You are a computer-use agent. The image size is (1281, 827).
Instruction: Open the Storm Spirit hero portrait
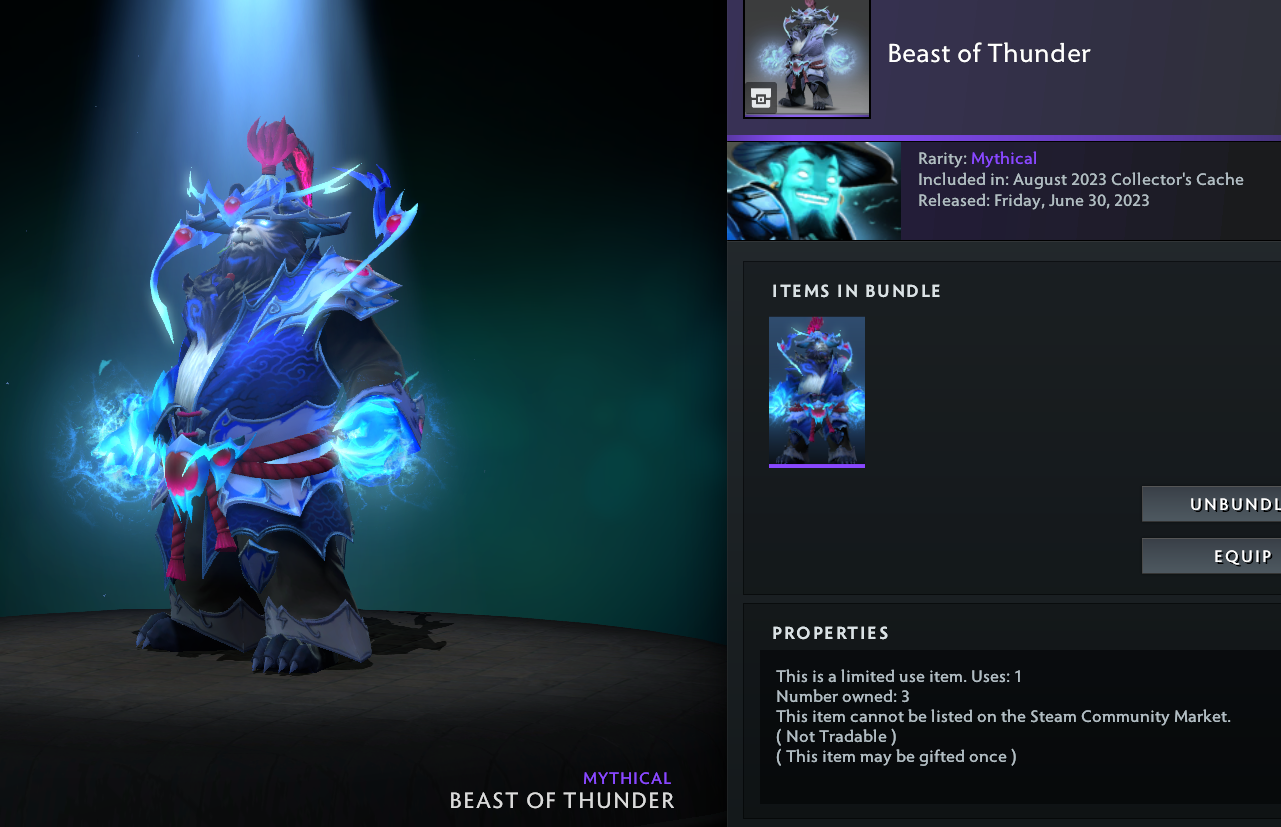814,191
